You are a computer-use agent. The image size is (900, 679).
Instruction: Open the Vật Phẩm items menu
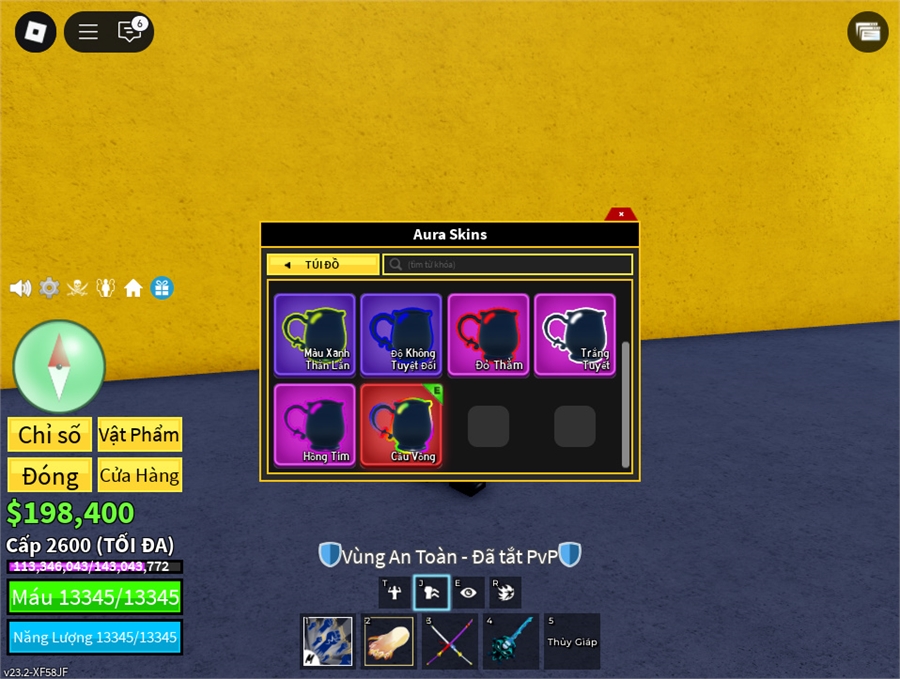pos(140,435)
